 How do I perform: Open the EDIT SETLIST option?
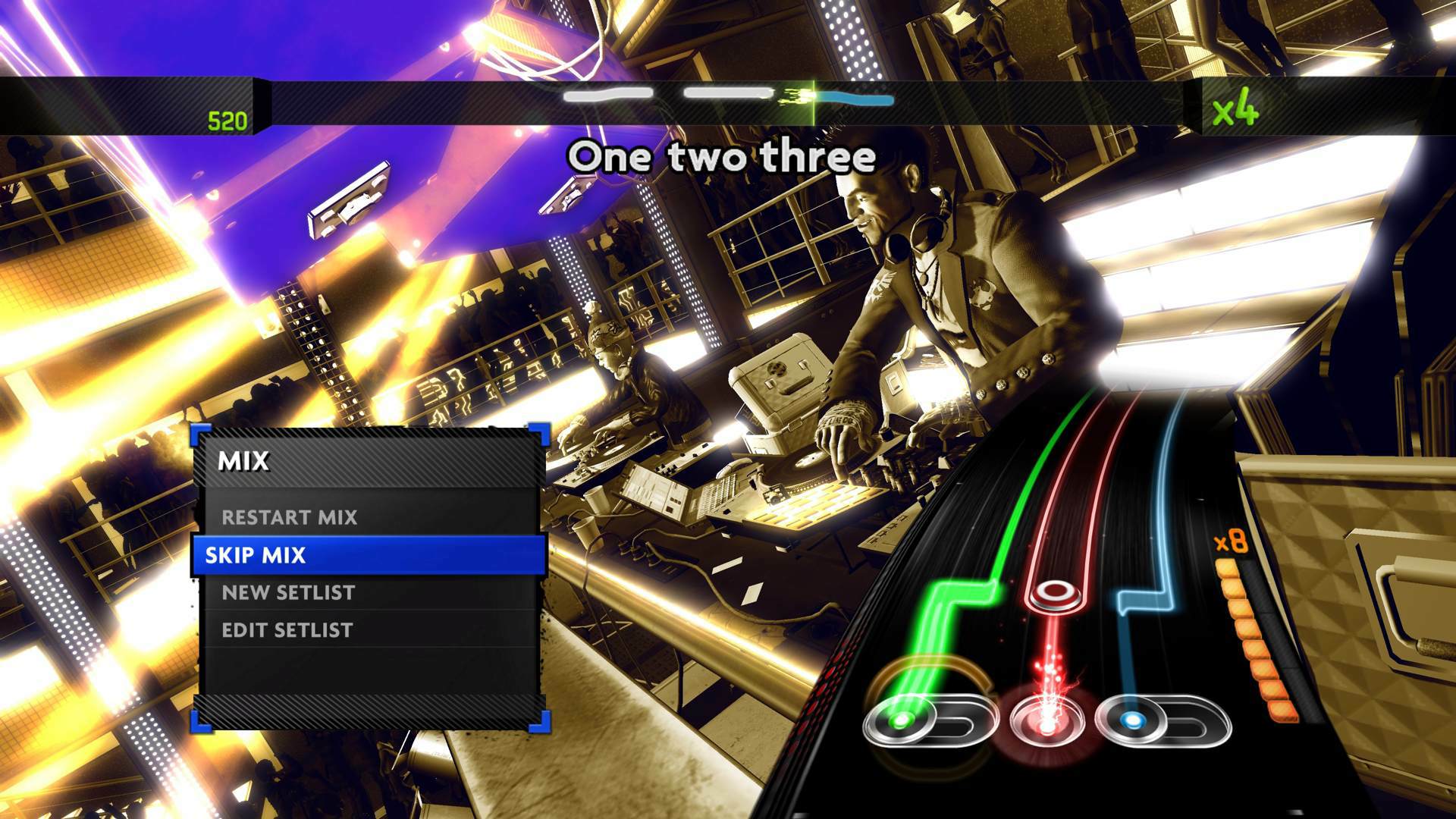(x=287, y=629)
